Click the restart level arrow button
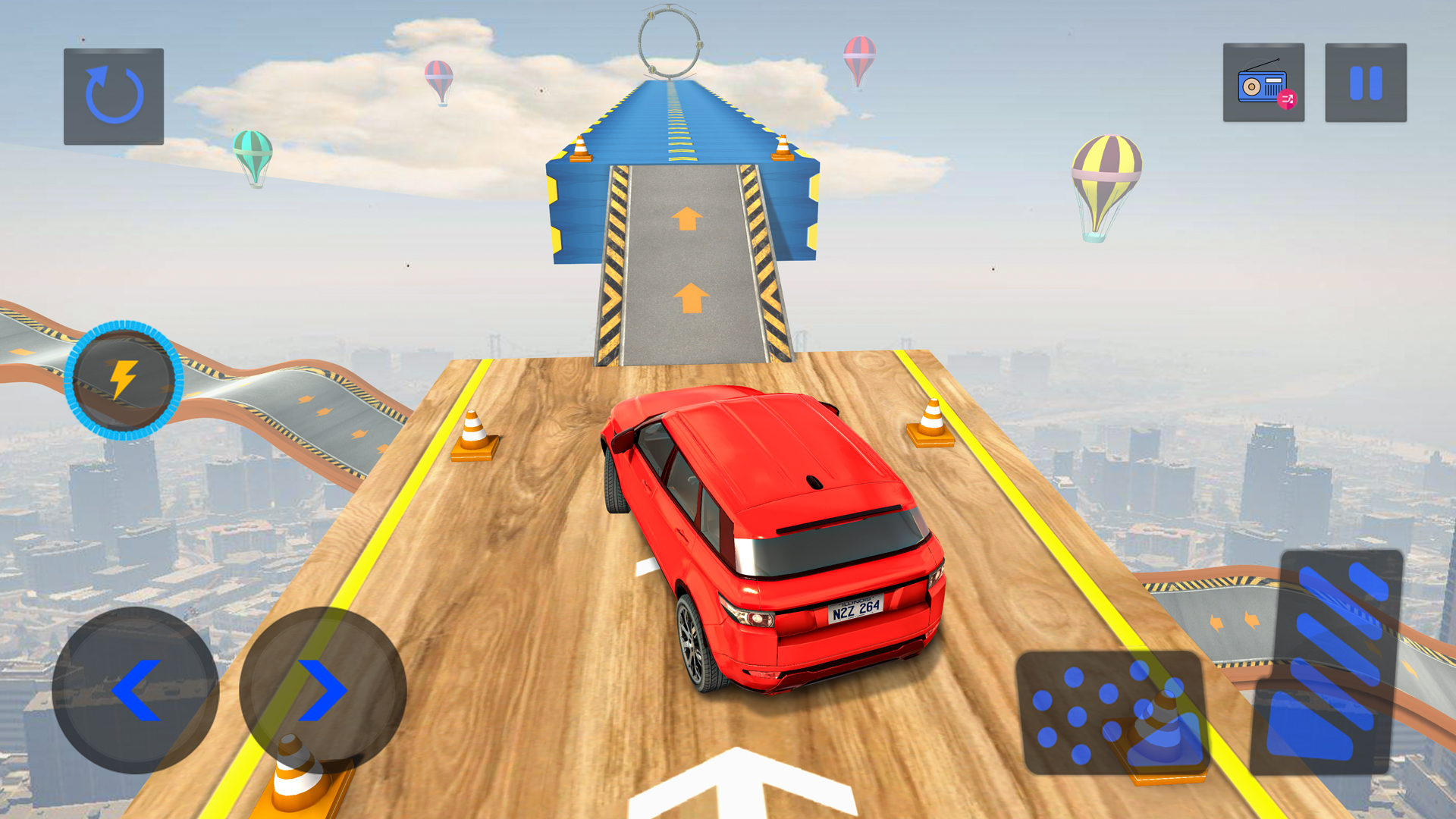Image resolution: width=1456 pixels, height=819 pixels. tap(114, 96)
